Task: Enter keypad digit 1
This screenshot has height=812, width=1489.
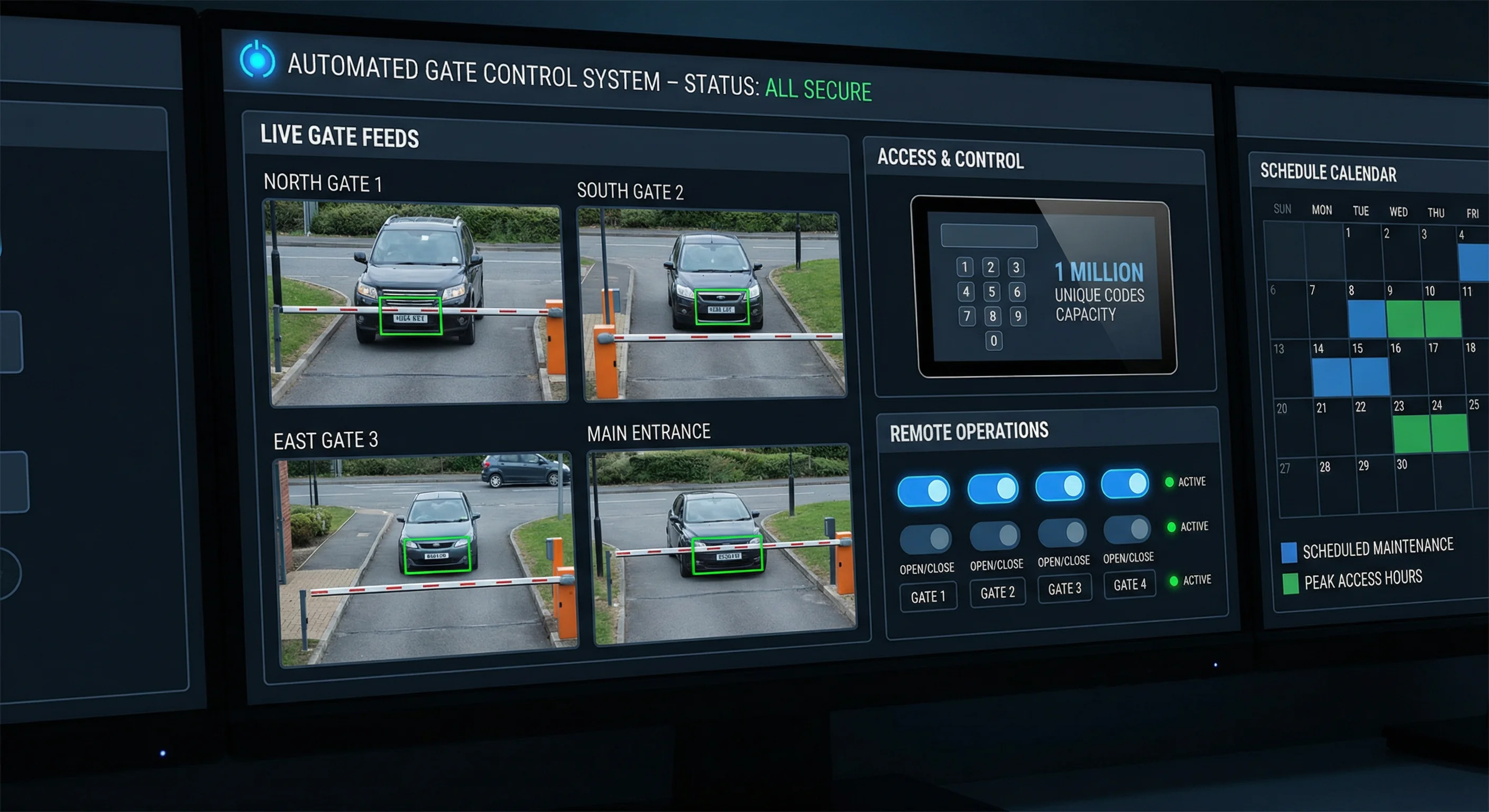Action: click(964, 267)
